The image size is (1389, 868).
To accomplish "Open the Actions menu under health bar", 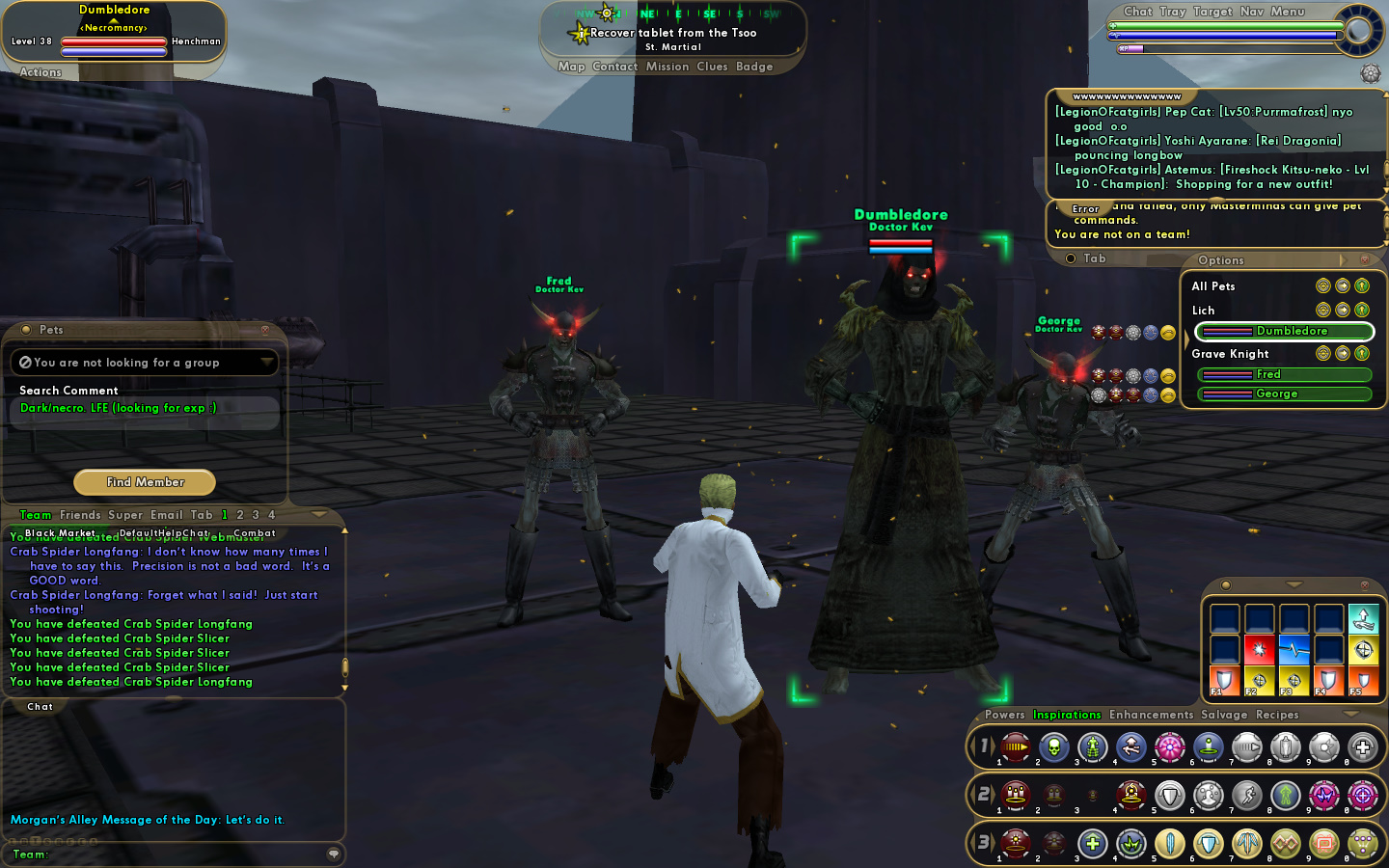I will (x=41, y=72).
